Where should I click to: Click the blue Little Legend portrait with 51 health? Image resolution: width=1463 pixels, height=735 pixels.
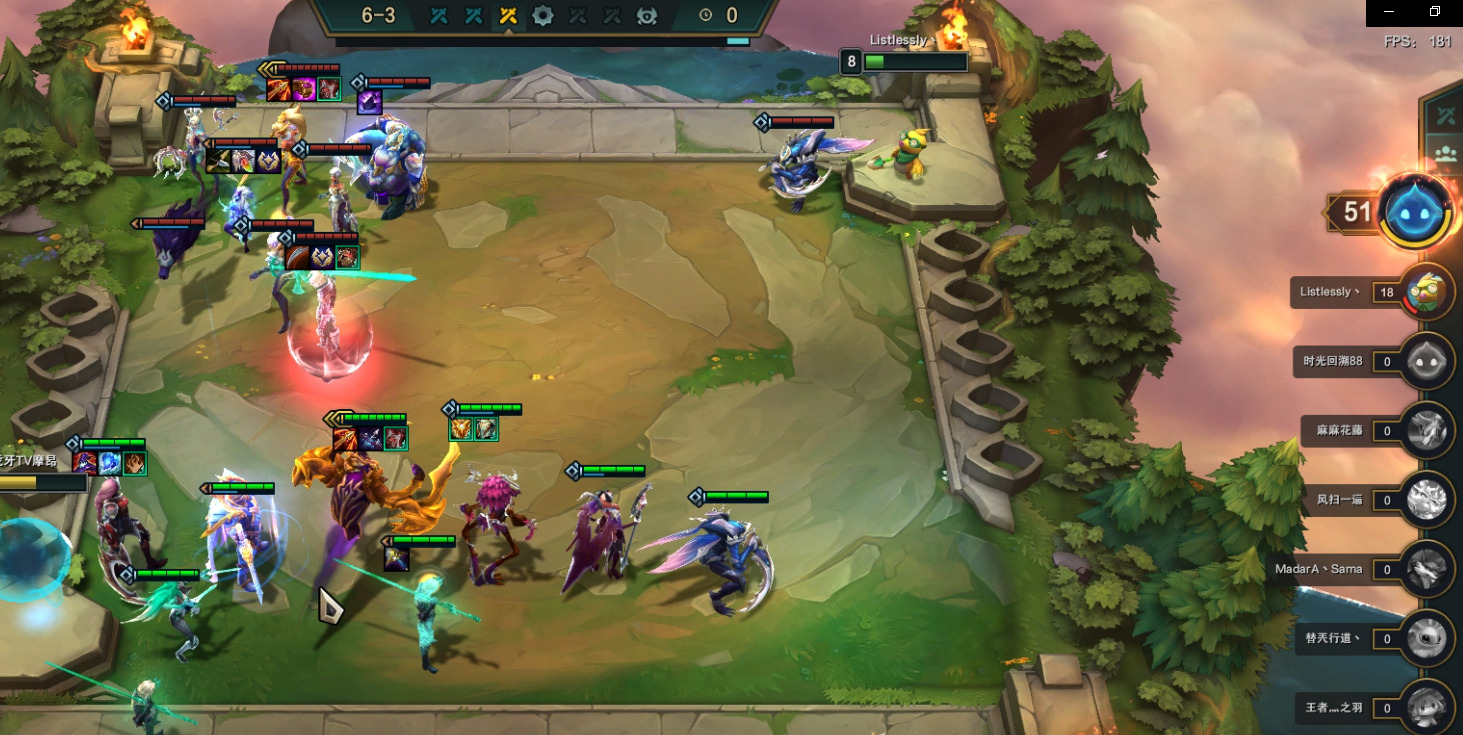[x=1415, y=211]
